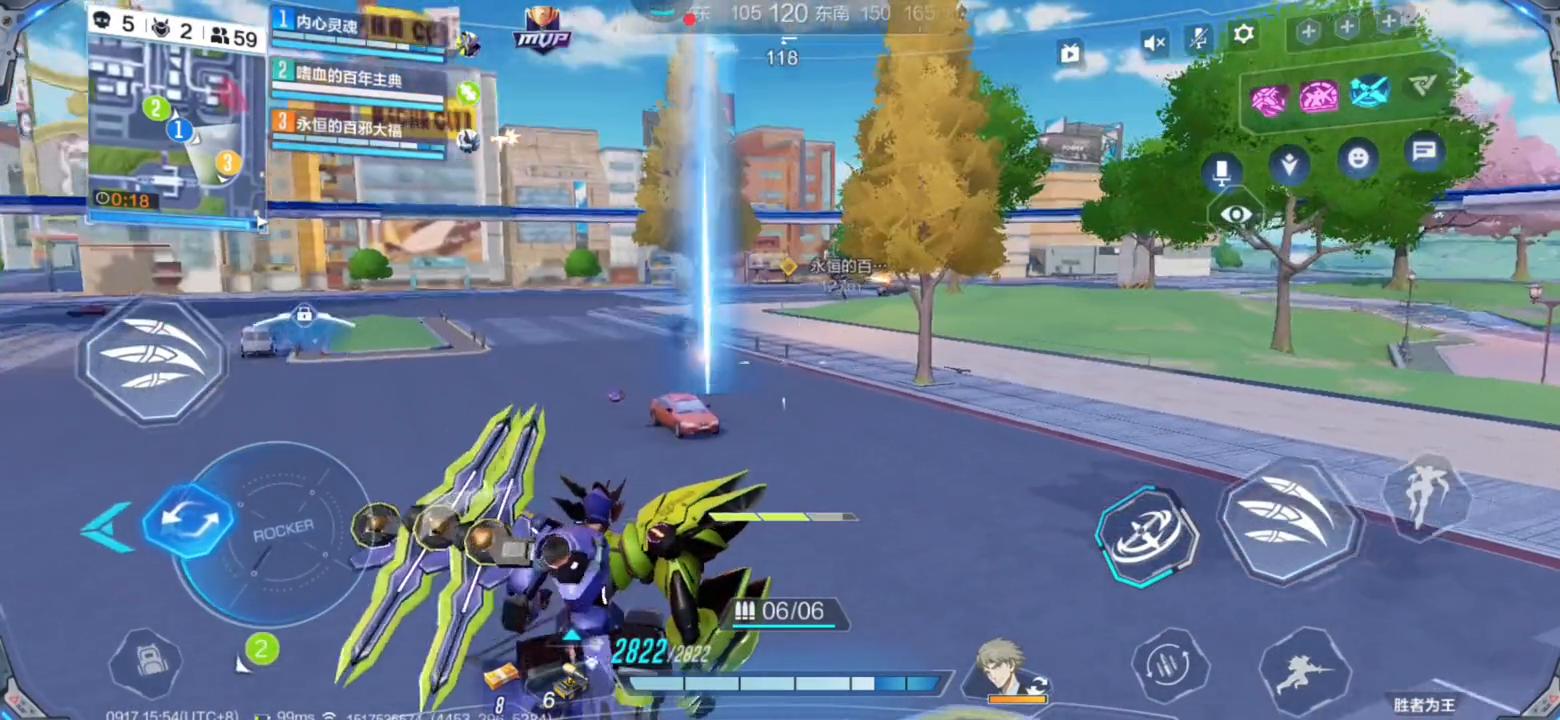Open the emoji emote menu
This screenshot has height=720, width=1560.
(1357, 158)
